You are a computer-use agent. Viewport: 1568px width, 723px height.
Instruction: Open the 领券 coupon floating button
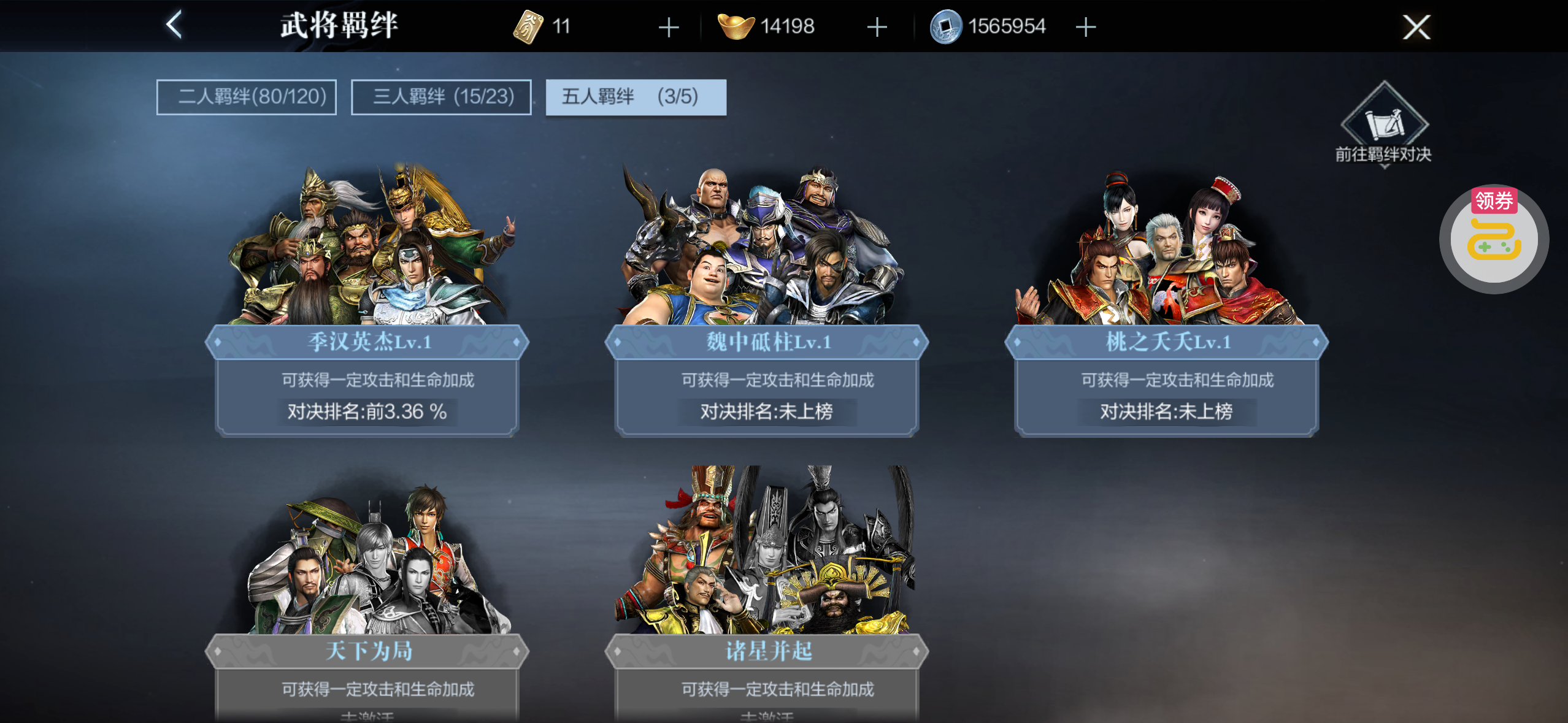[x=1494, y=239]
